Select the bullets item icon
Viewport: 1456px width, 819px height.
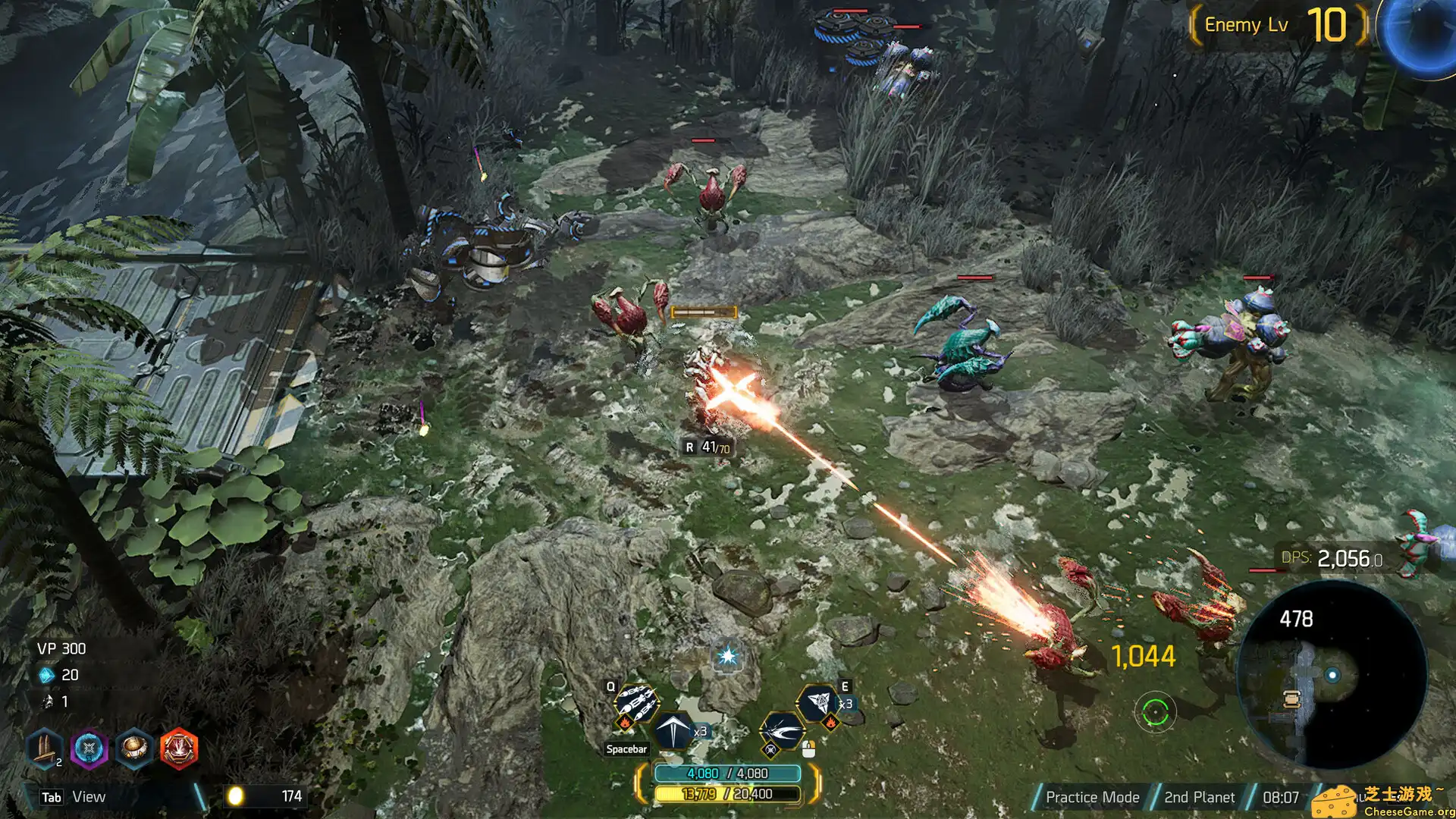coord(44,748)
